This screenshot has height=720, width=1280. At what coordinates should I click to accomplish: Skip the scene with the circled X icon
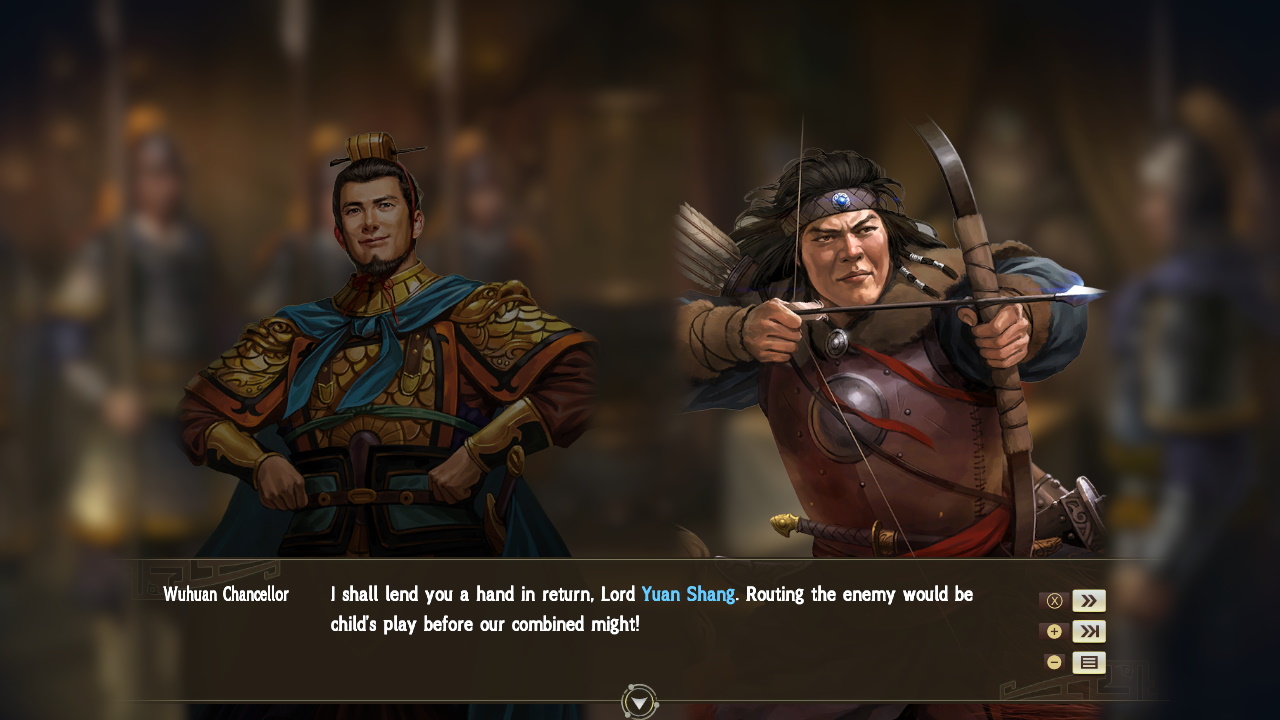click(1054, 600)
